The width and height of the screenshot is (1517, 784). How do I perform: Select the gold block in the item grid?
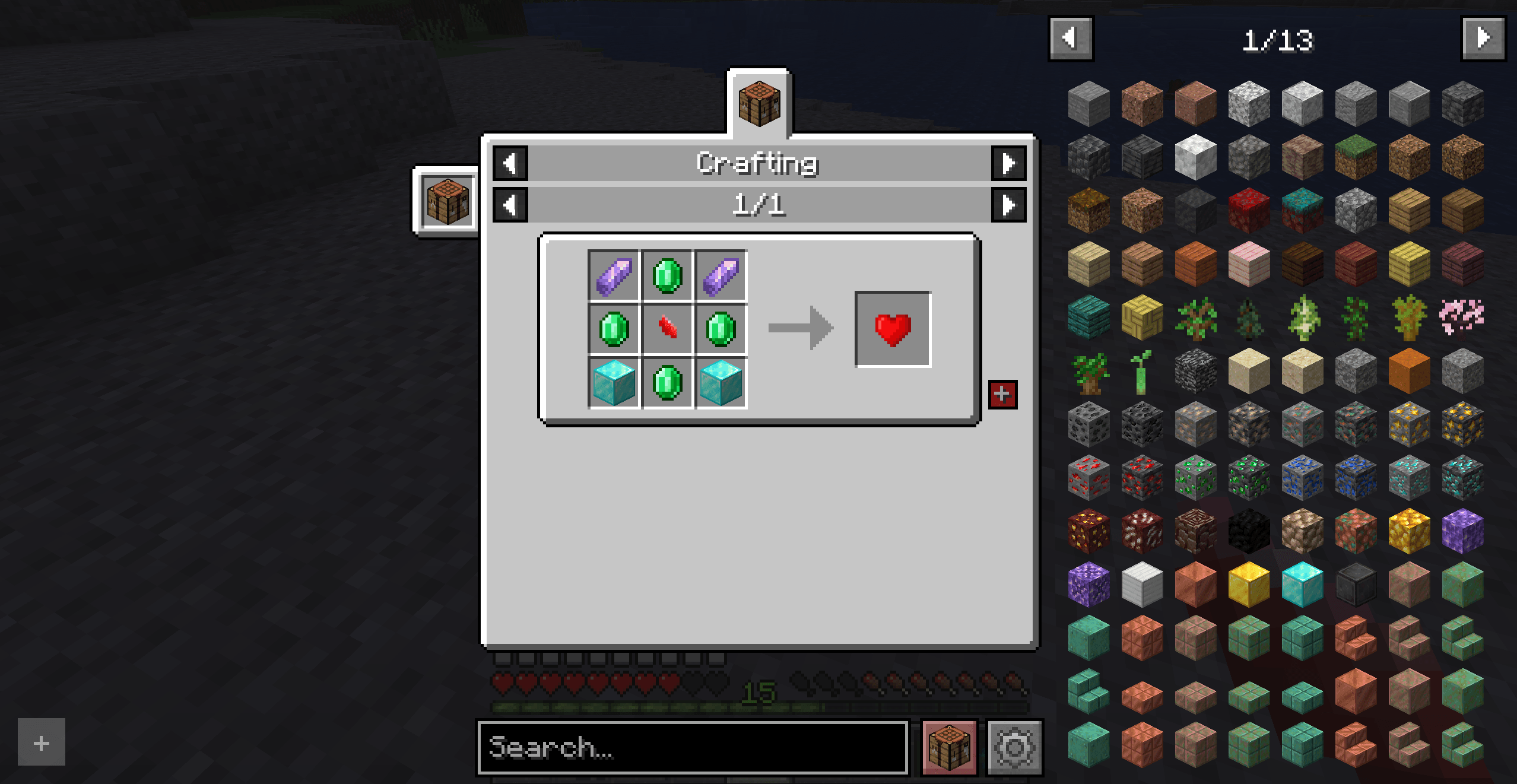(1248, 585)
